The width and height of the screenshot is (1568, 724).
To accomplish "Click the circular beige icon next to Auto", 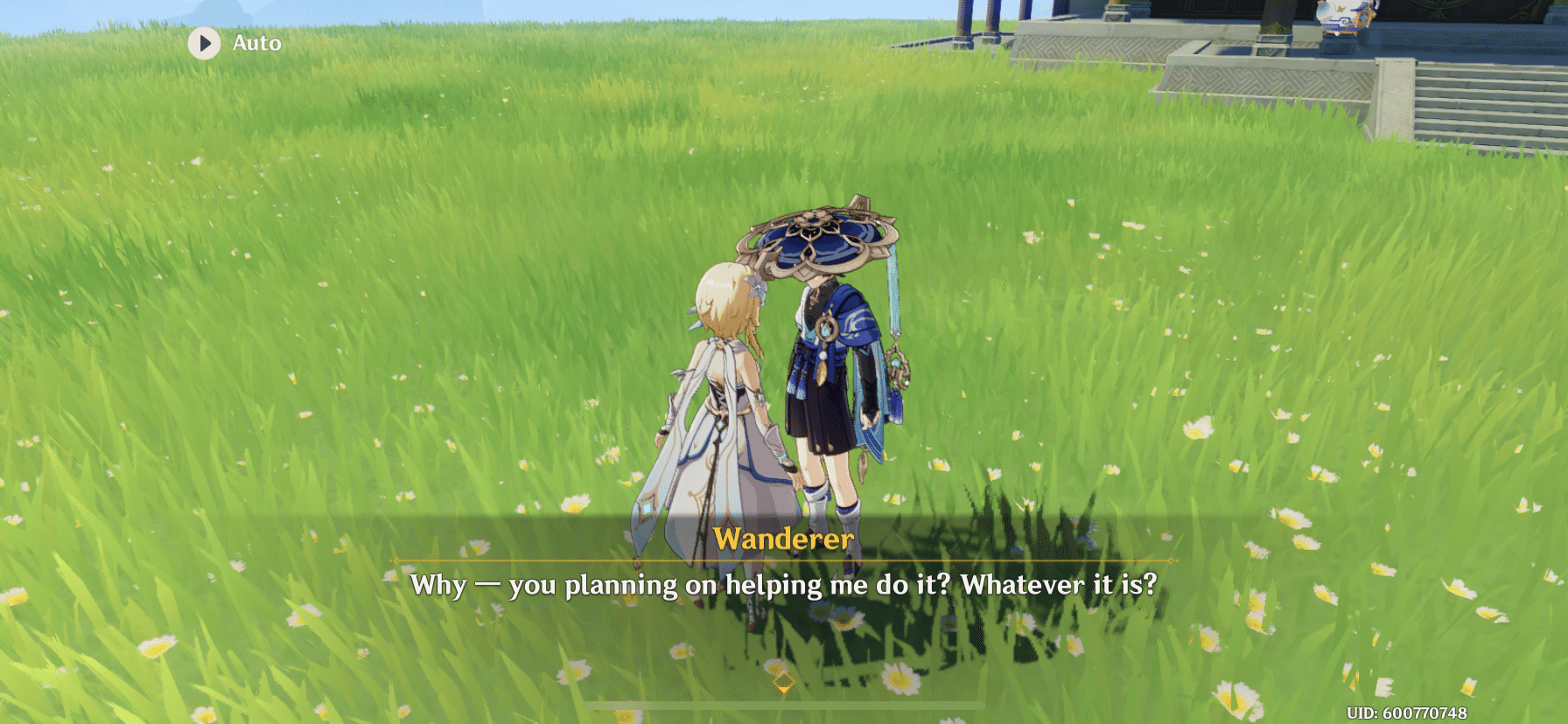I will tap(206, 43).
